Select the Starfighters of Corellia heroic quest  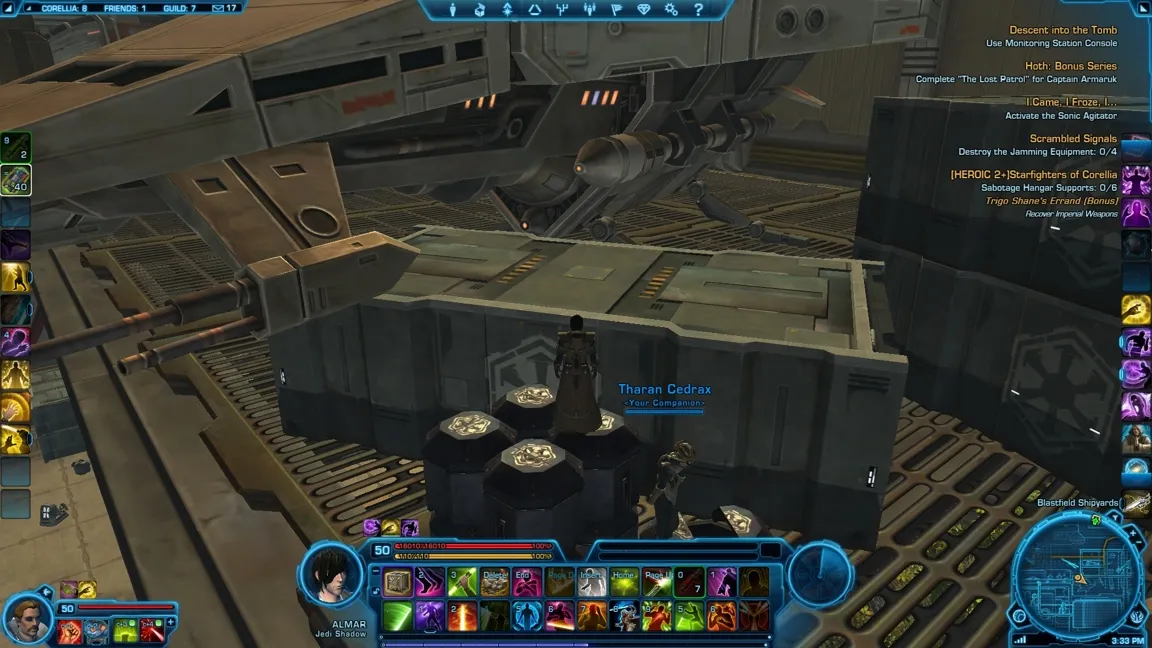tap(1033, 175)
